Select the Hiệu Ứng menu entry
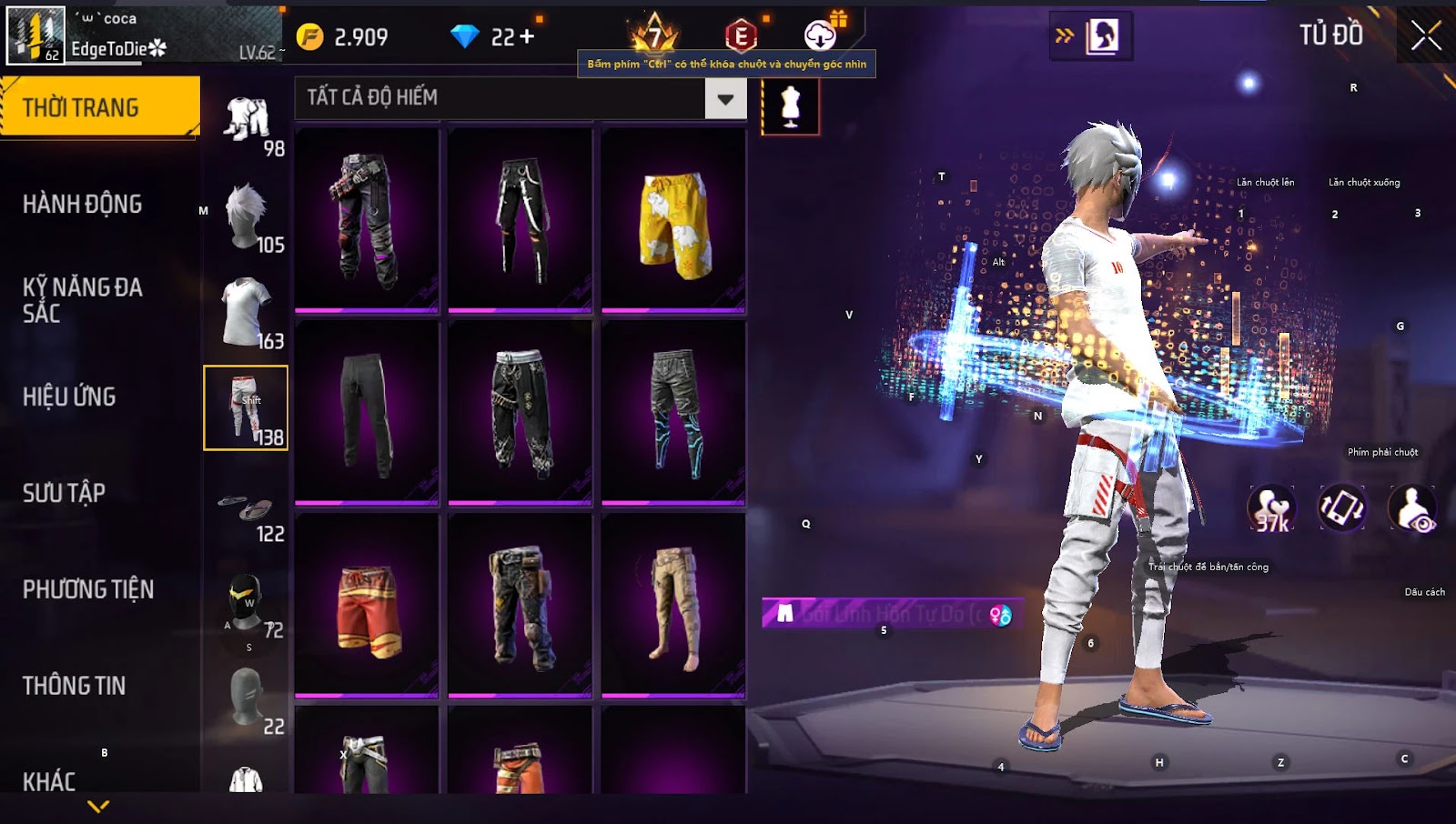 [x=69, y=397]
